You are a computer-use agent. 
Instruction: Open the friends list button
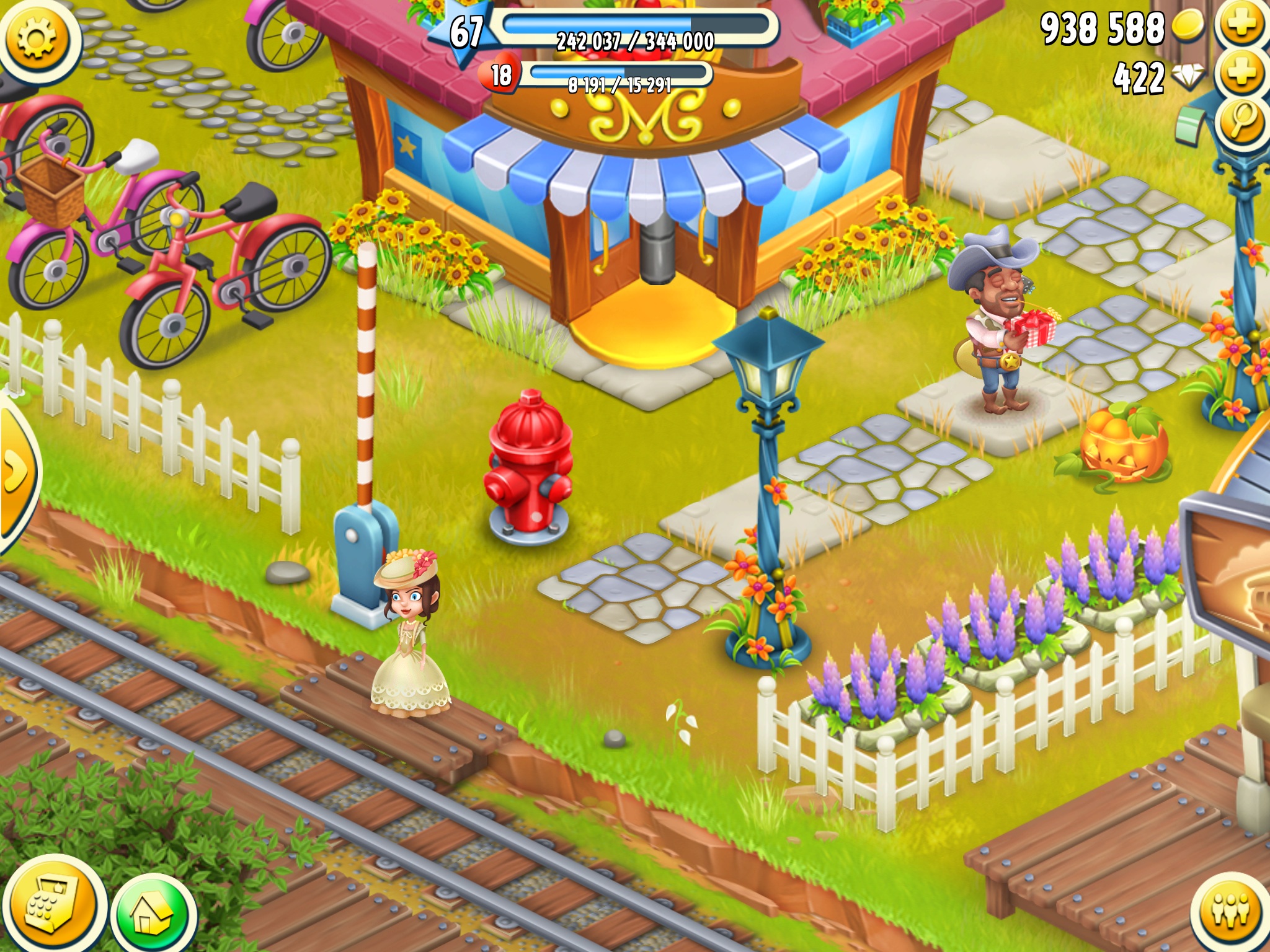[1230, 911]
